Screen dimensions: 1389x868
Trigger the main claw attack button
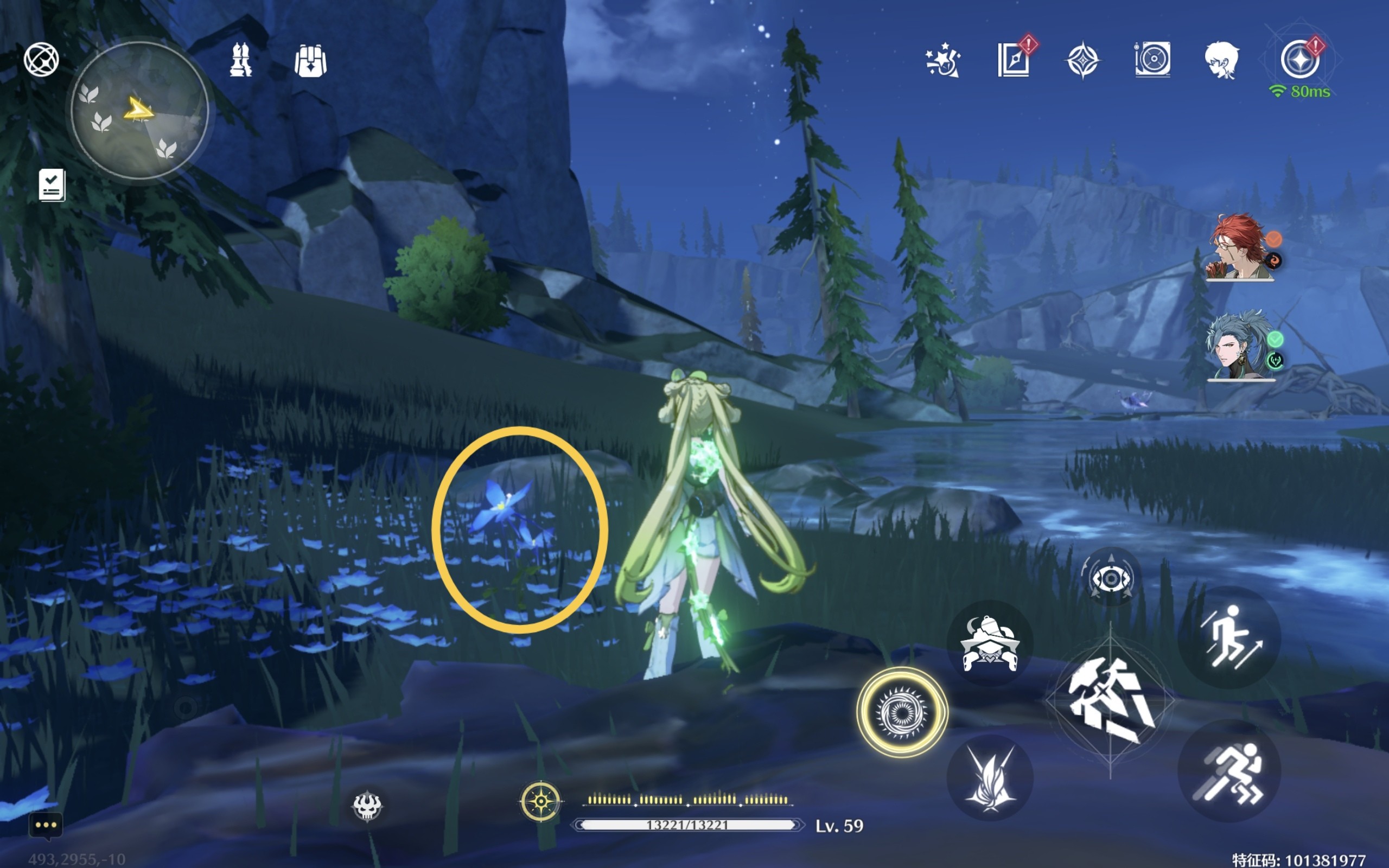(1110, 701)
